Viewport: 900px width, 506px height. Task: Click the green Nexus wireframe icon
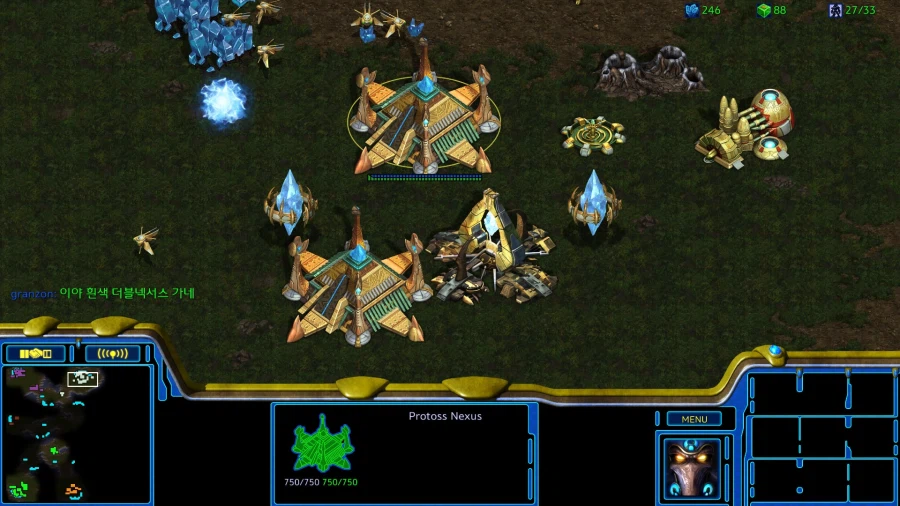click(x=323, y=444)
